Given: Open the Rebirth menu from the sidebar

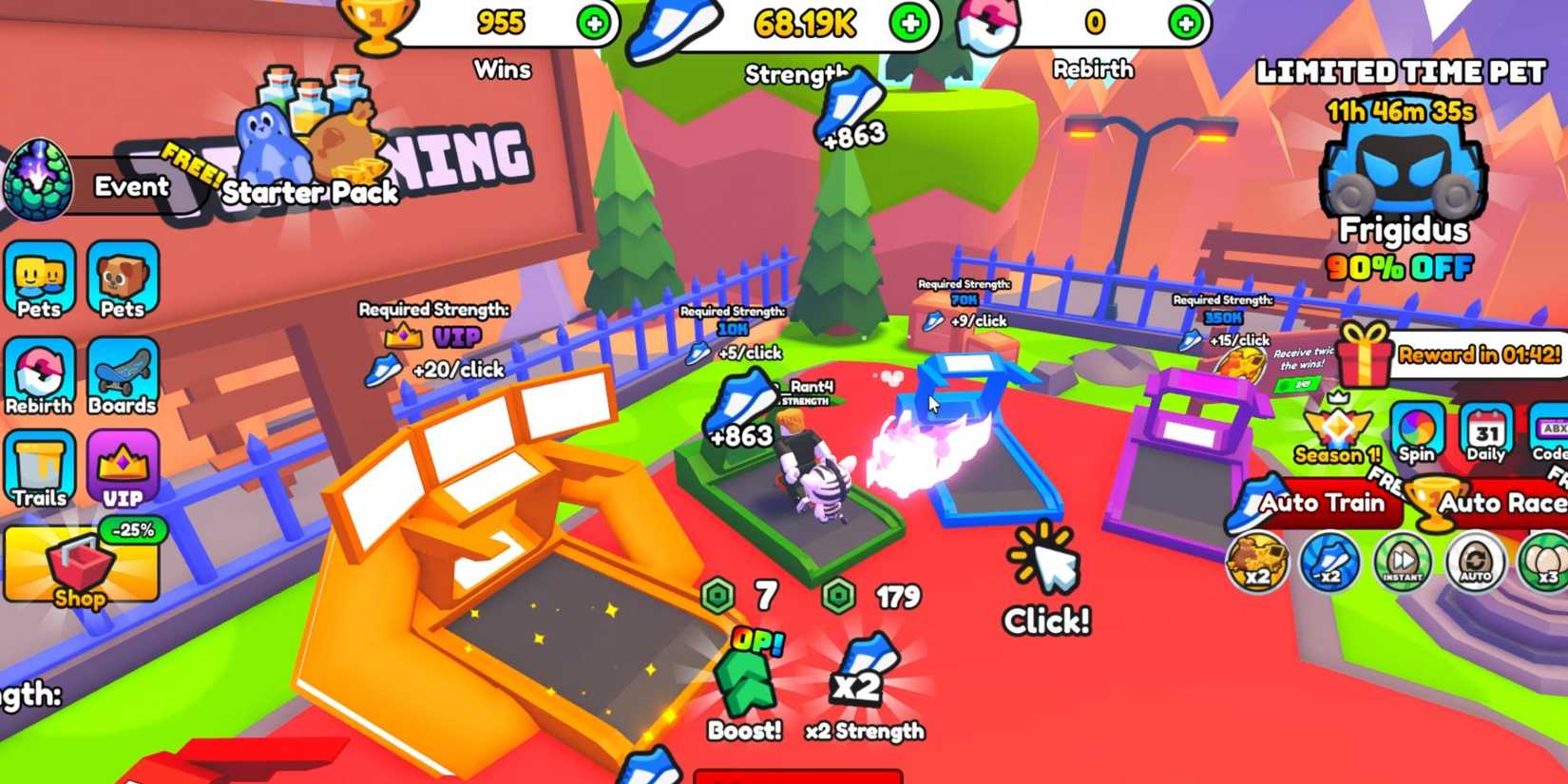Looking at the screenshot, I should [x=38, y=375].
